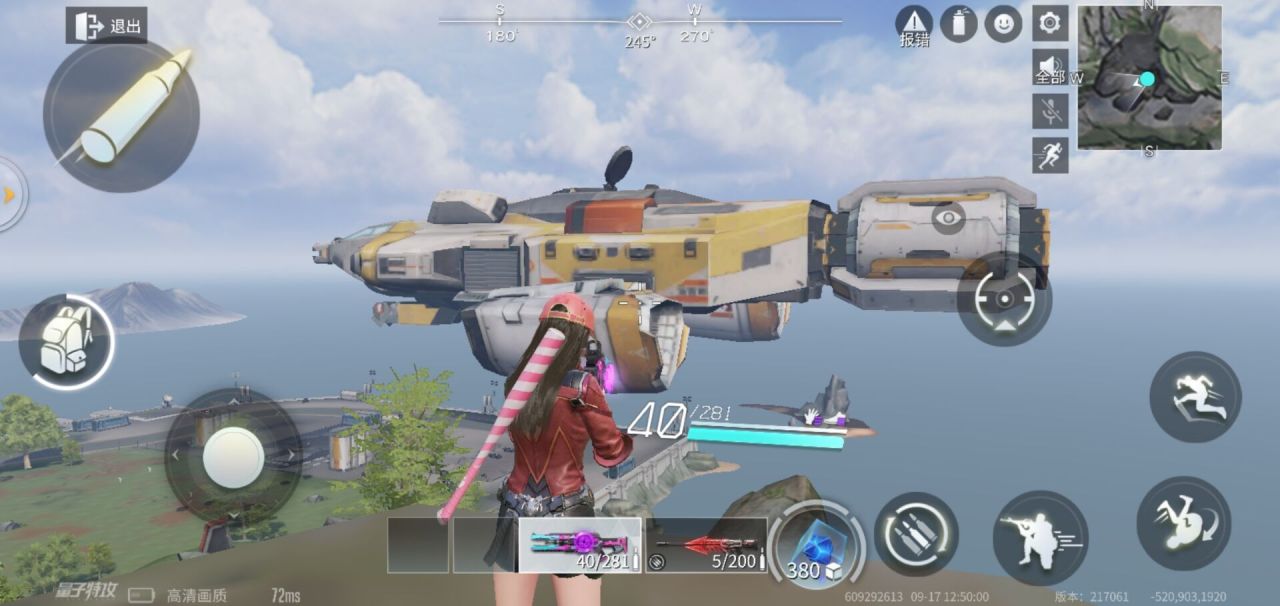
Task: Tap the 退出 exit button
Action: coord(107,26)
